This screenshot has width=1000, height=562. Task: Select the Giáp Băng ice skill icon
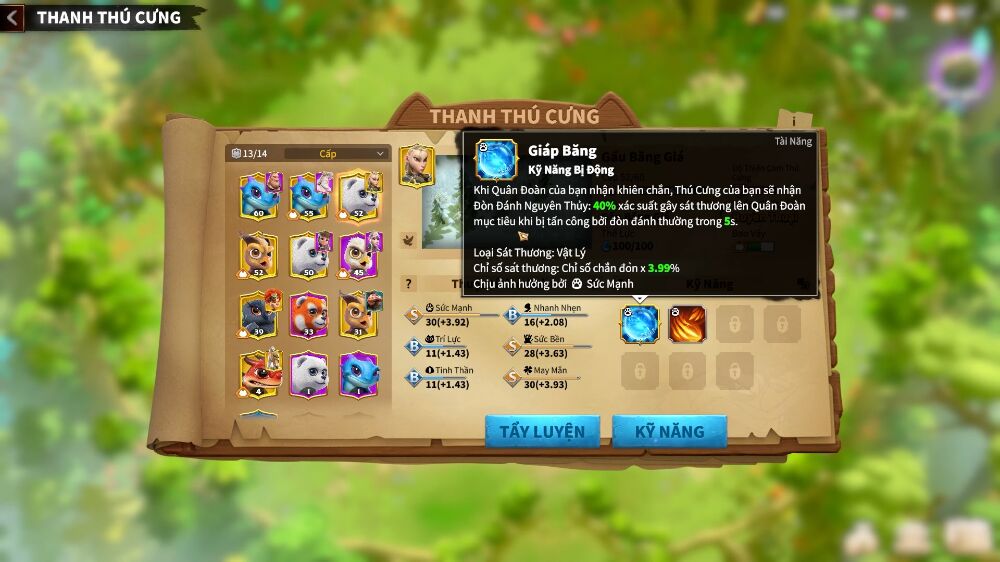[640, 324]
